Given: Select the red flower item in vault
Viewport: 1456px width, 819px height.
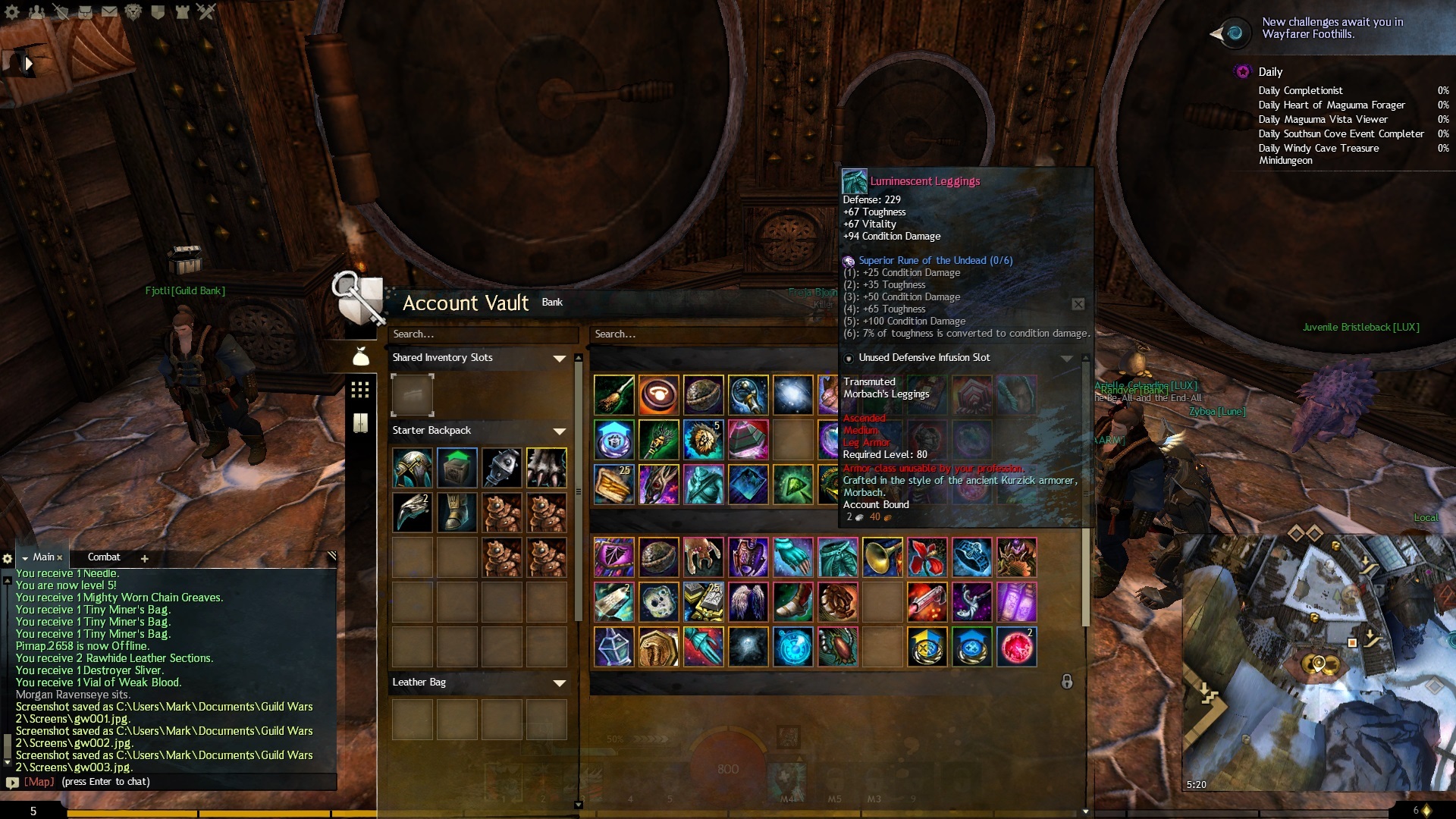Looking at the screenshot, I should (x=927, y=557).
